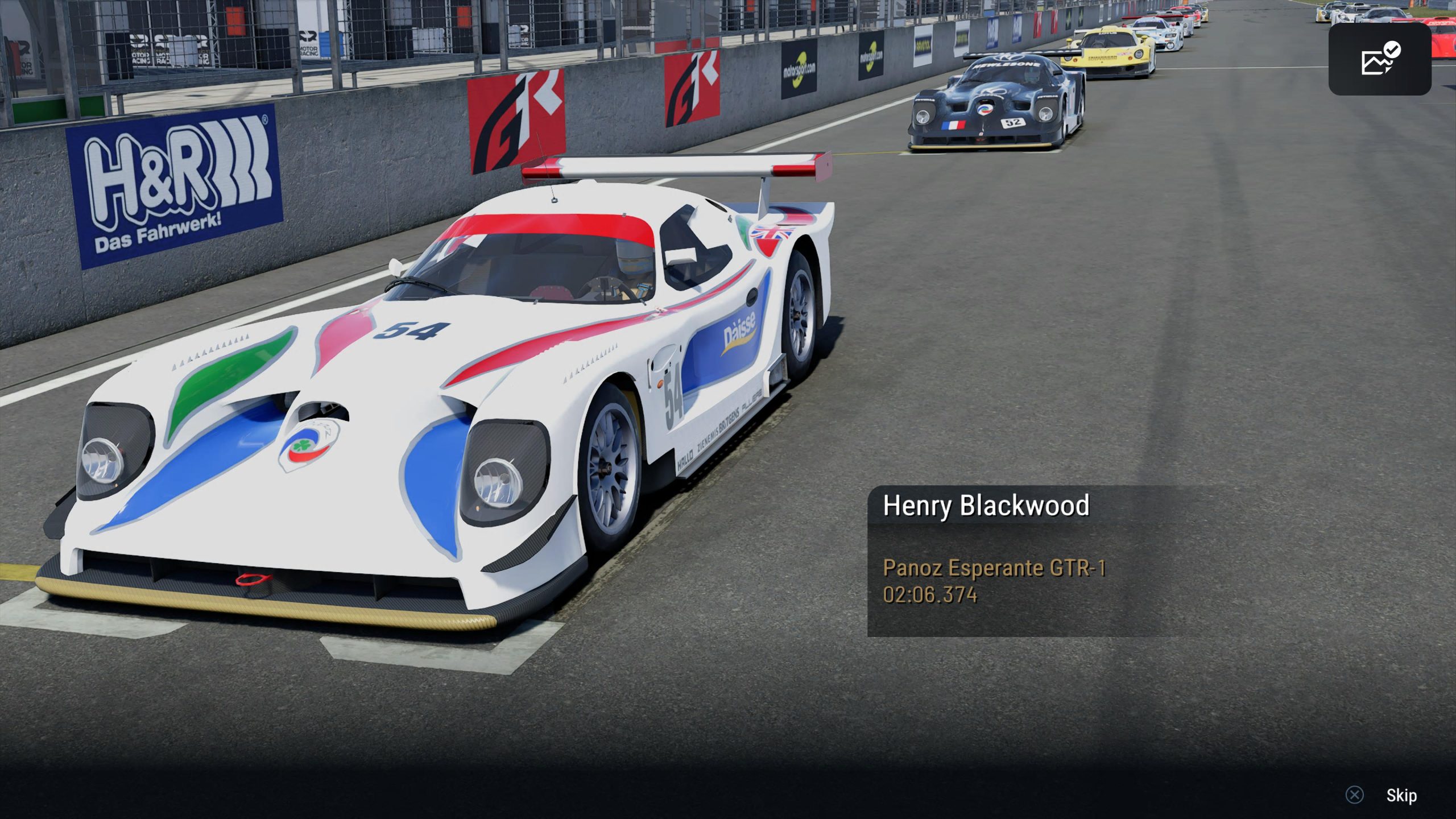Open the screenshot captured notification

pyautogui.click(x=1379, y=59)
